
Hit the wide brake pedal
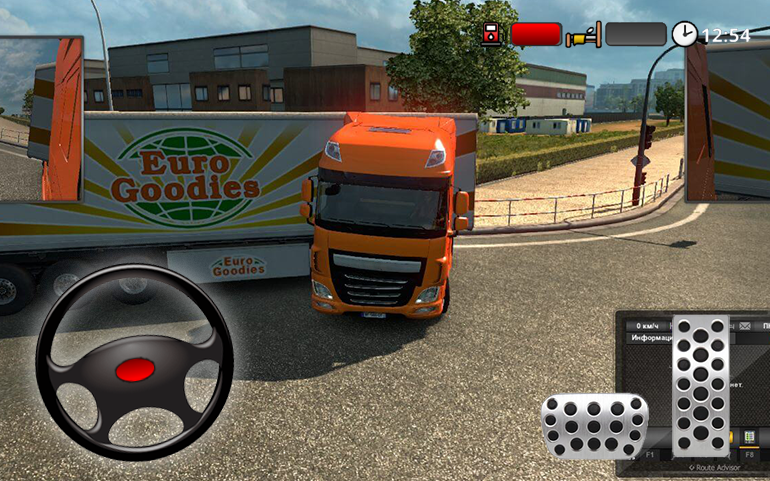[594, 420]
